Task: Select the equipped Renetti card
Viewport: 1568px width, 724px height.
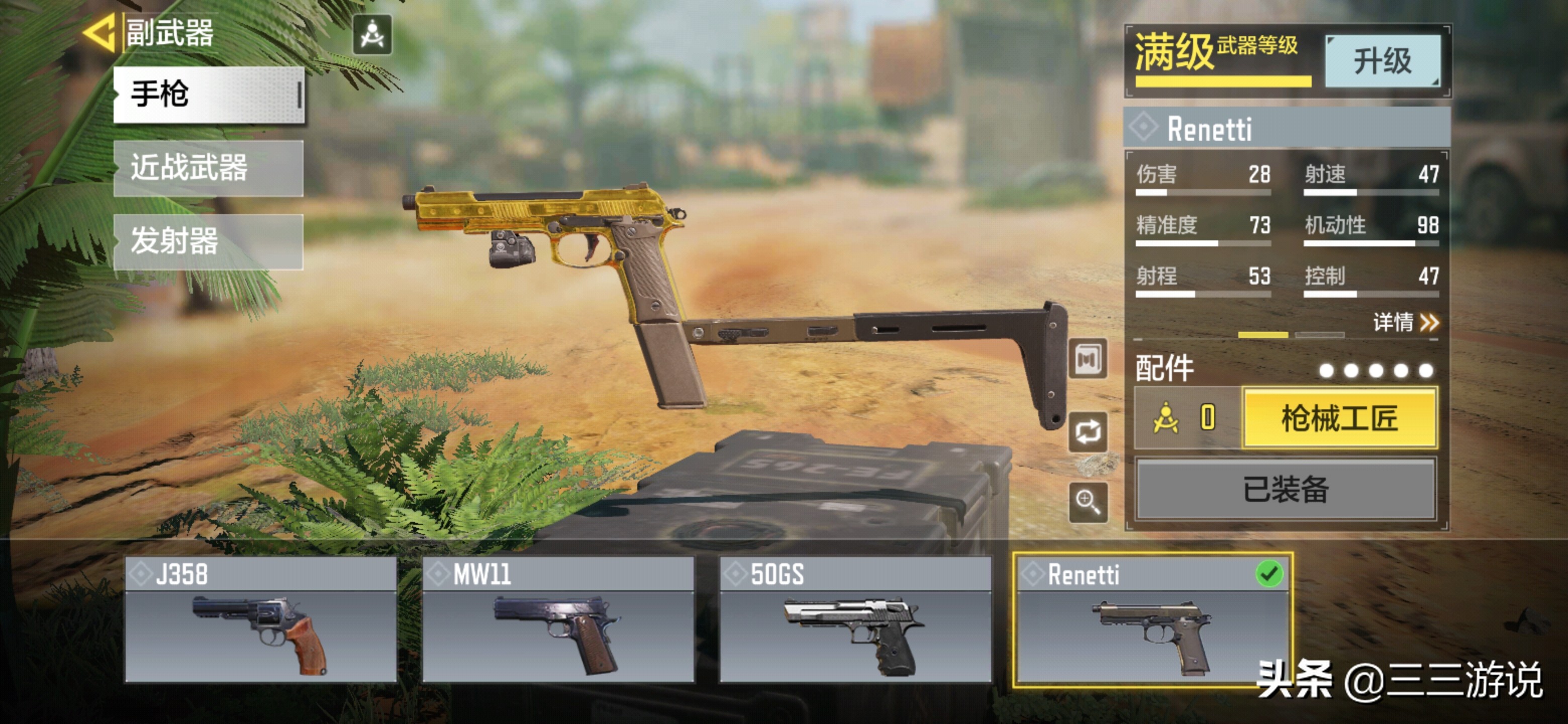Action: (x=1152, y=619)
